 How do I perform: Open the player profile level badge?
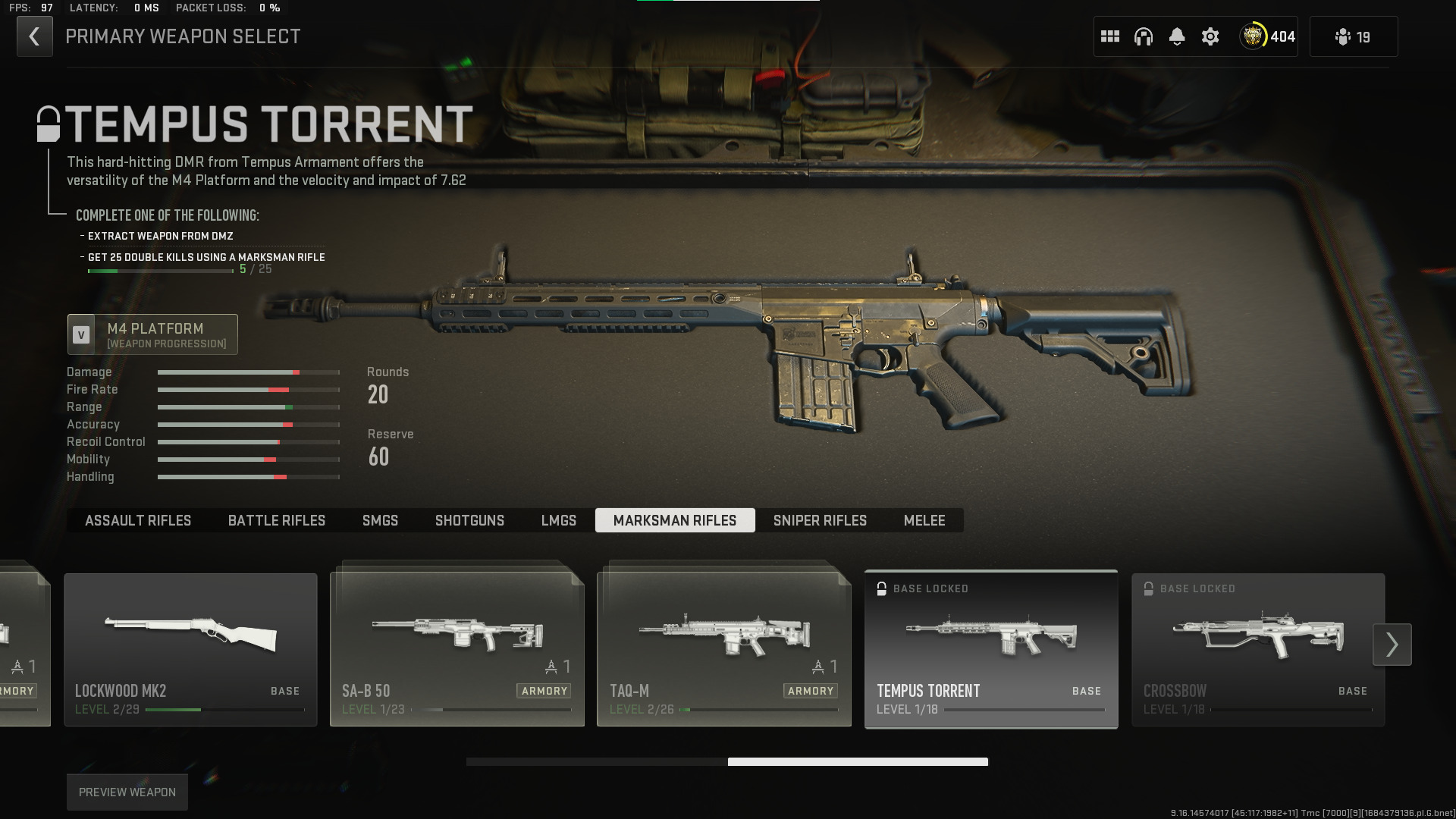point(1267,36)
